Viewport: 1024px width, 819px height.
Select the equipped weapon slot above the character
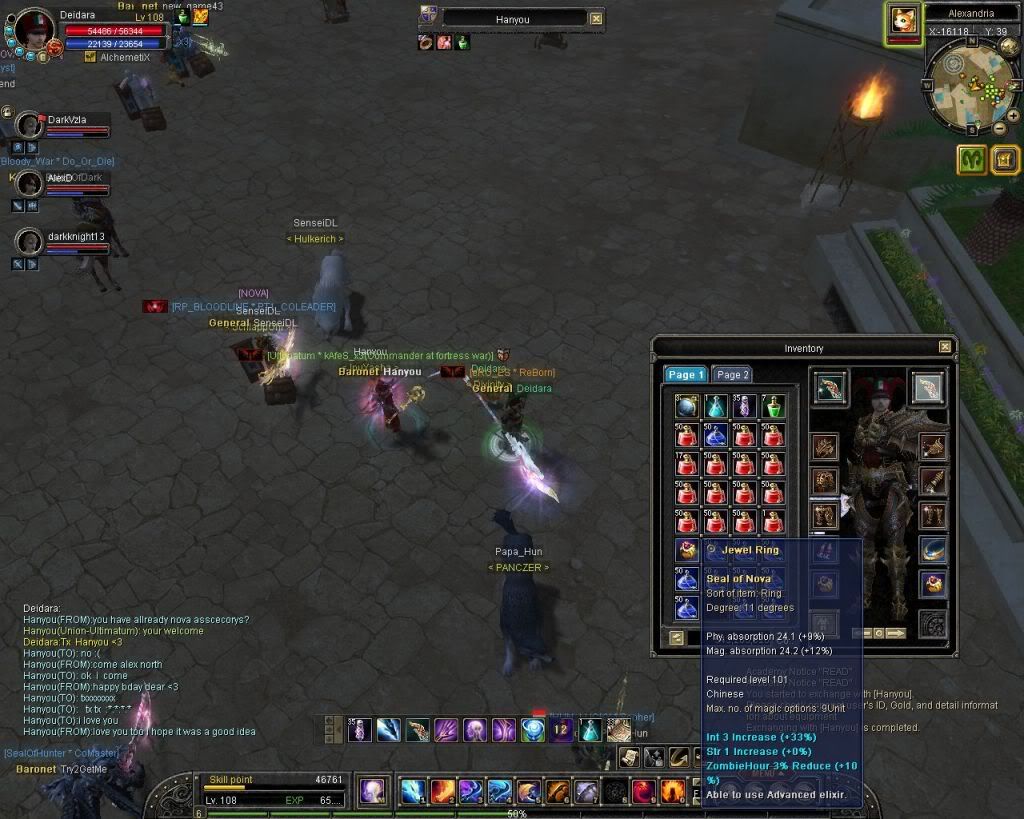(x=830, y=388)
